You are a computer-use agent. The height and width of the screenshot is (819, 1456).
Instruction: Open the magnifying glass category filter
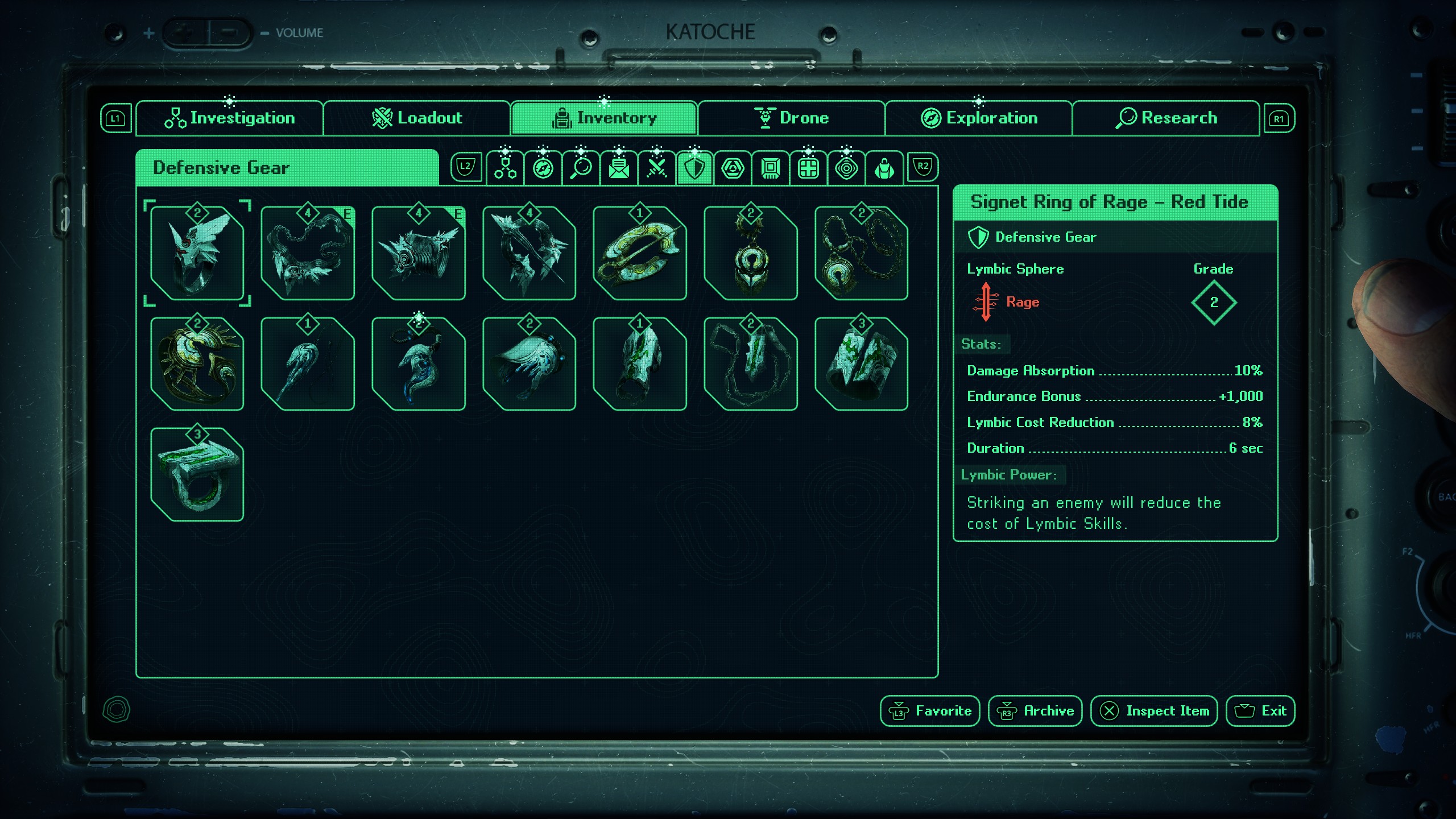pos(581,168)
